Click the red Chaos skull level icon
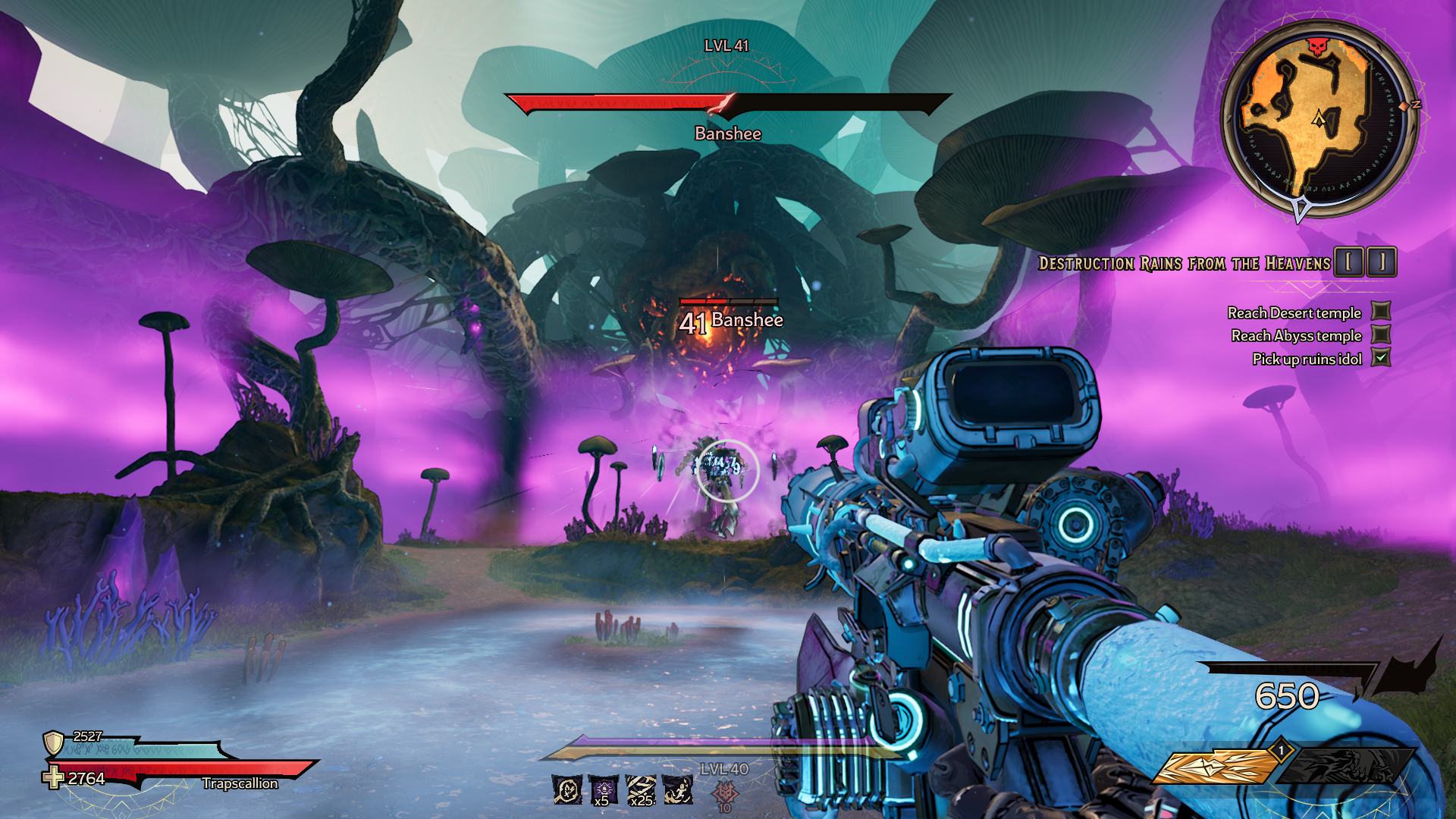 [x=725, y=793]
